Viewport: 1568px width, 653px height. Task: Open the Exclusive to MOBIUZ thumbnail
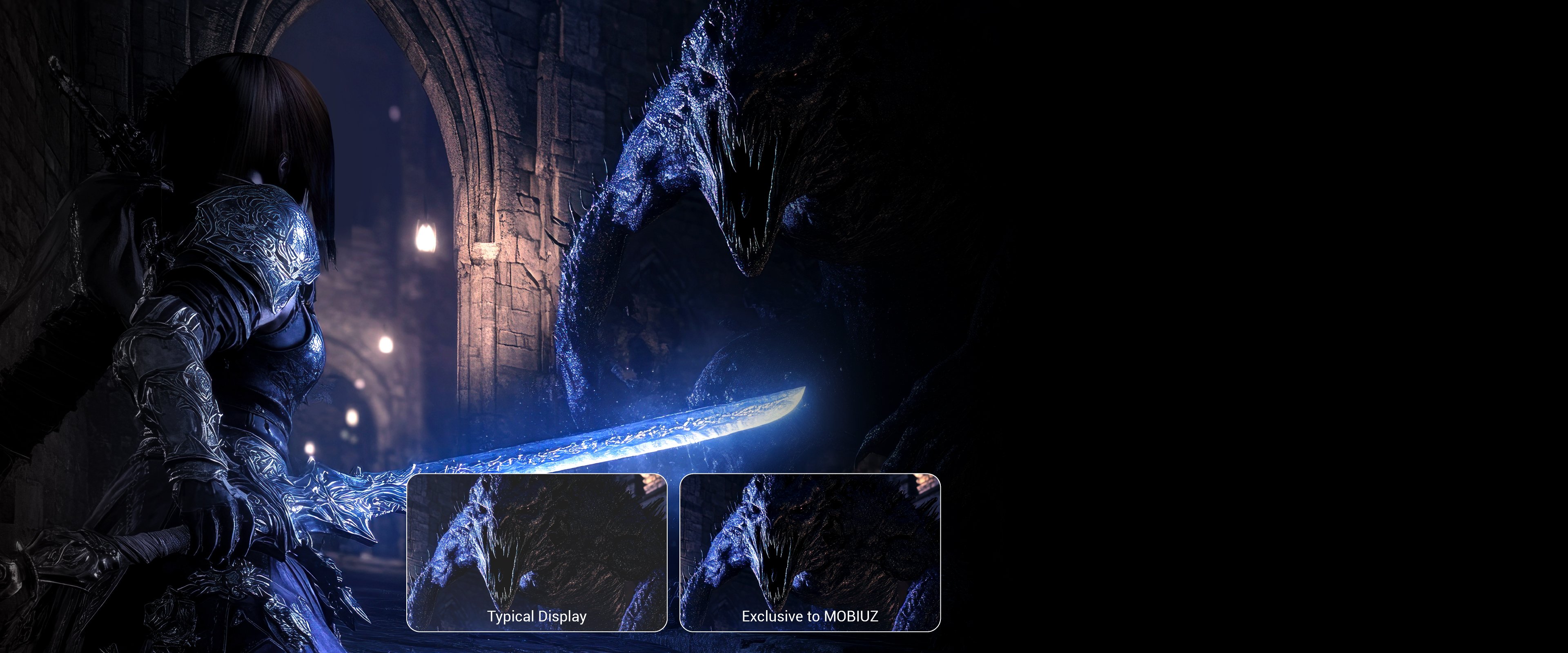tap(810, 552)
